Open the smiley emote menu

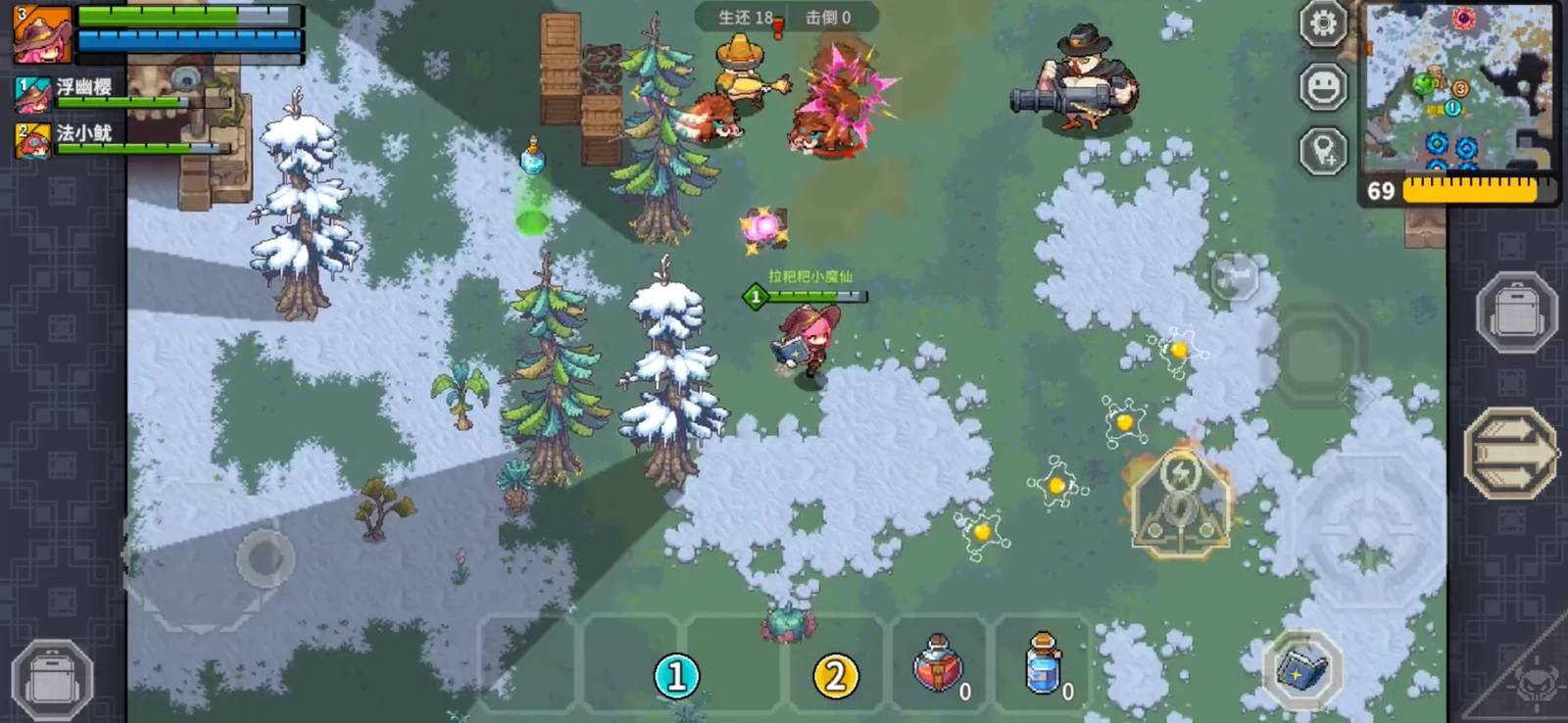tap(1323, 88)
